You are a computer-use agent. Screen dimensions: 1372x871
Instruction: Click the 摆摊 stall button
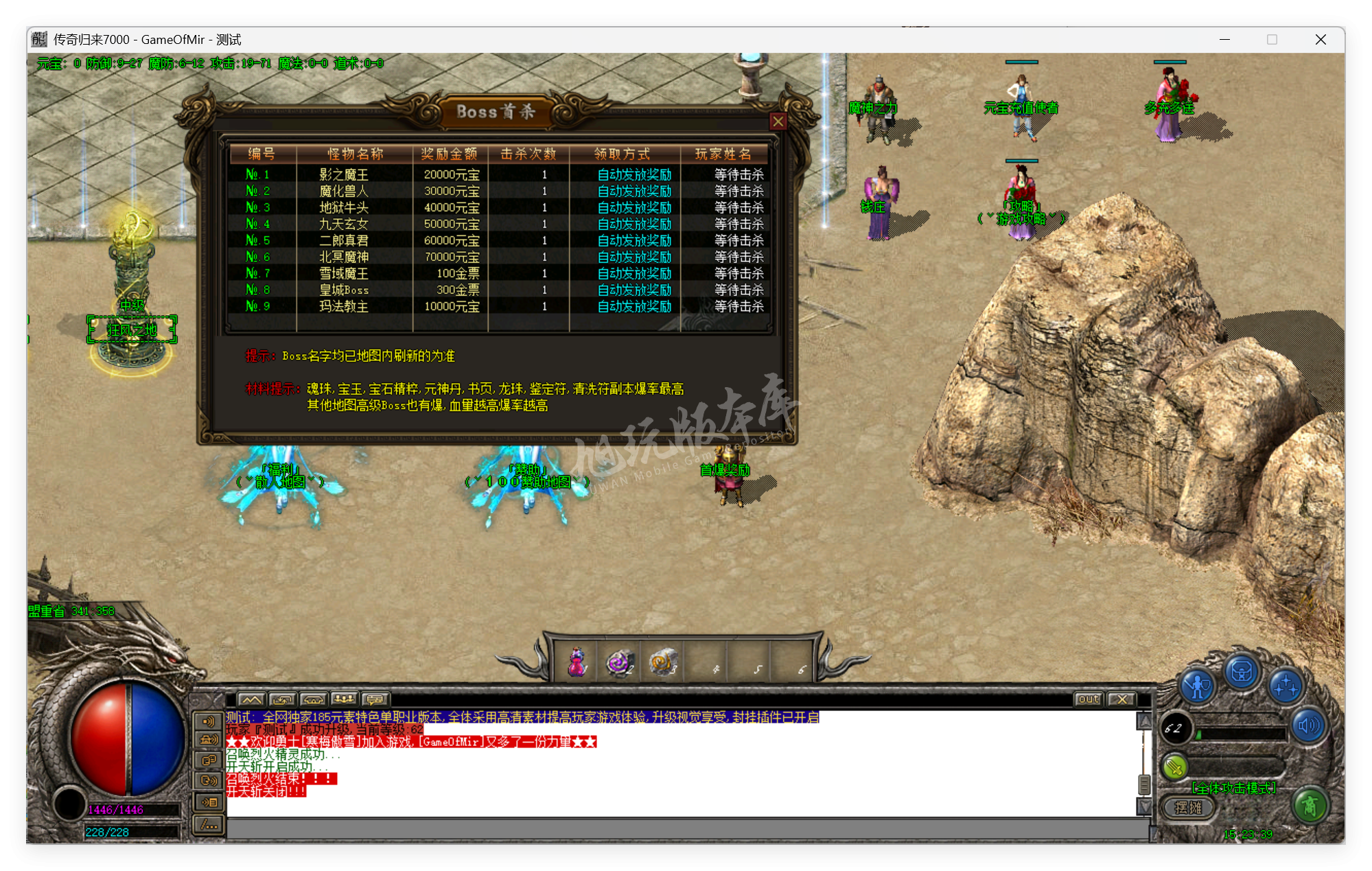[x=1187, y=808]
